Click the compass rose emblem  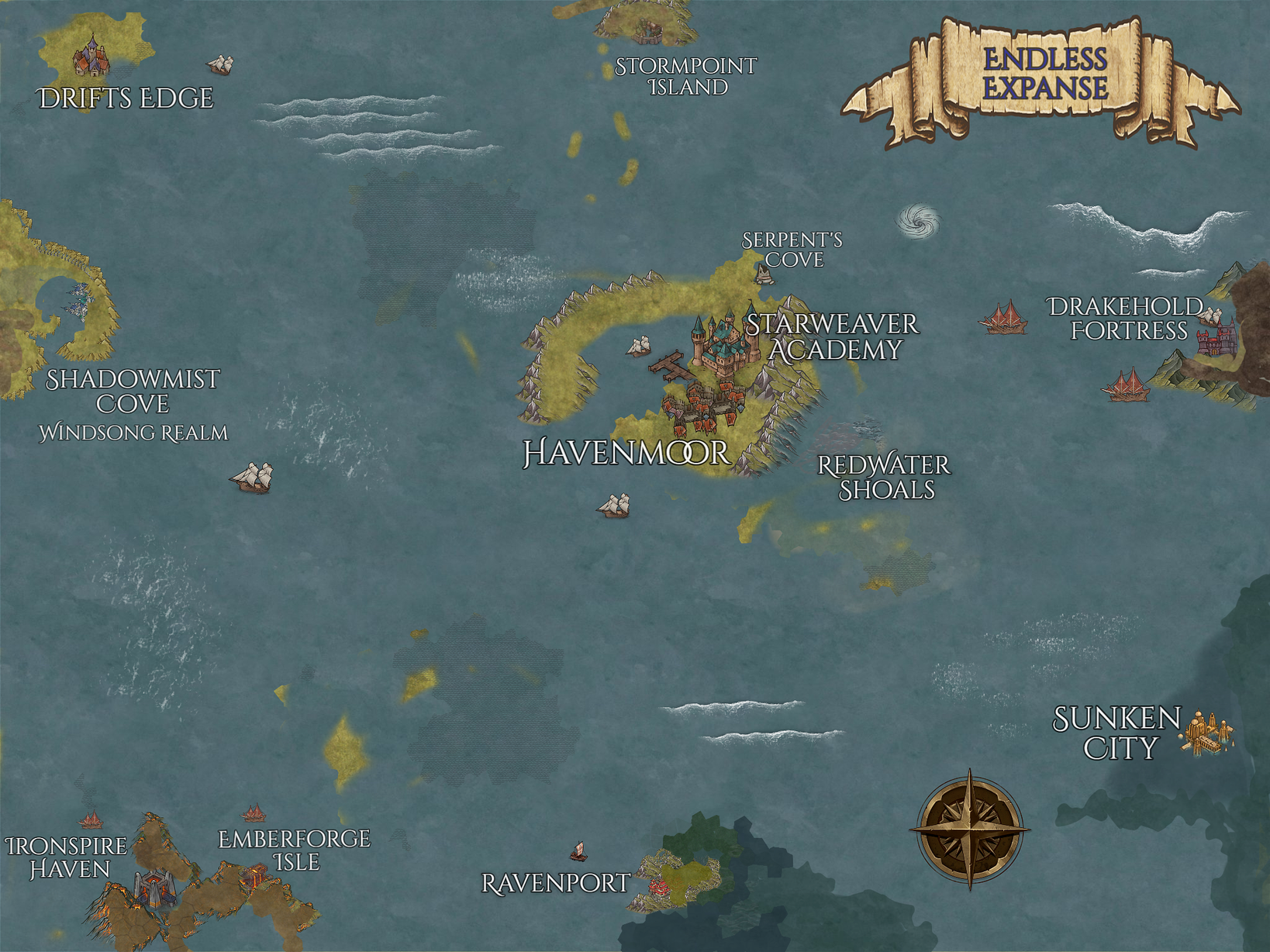(969, 829)
